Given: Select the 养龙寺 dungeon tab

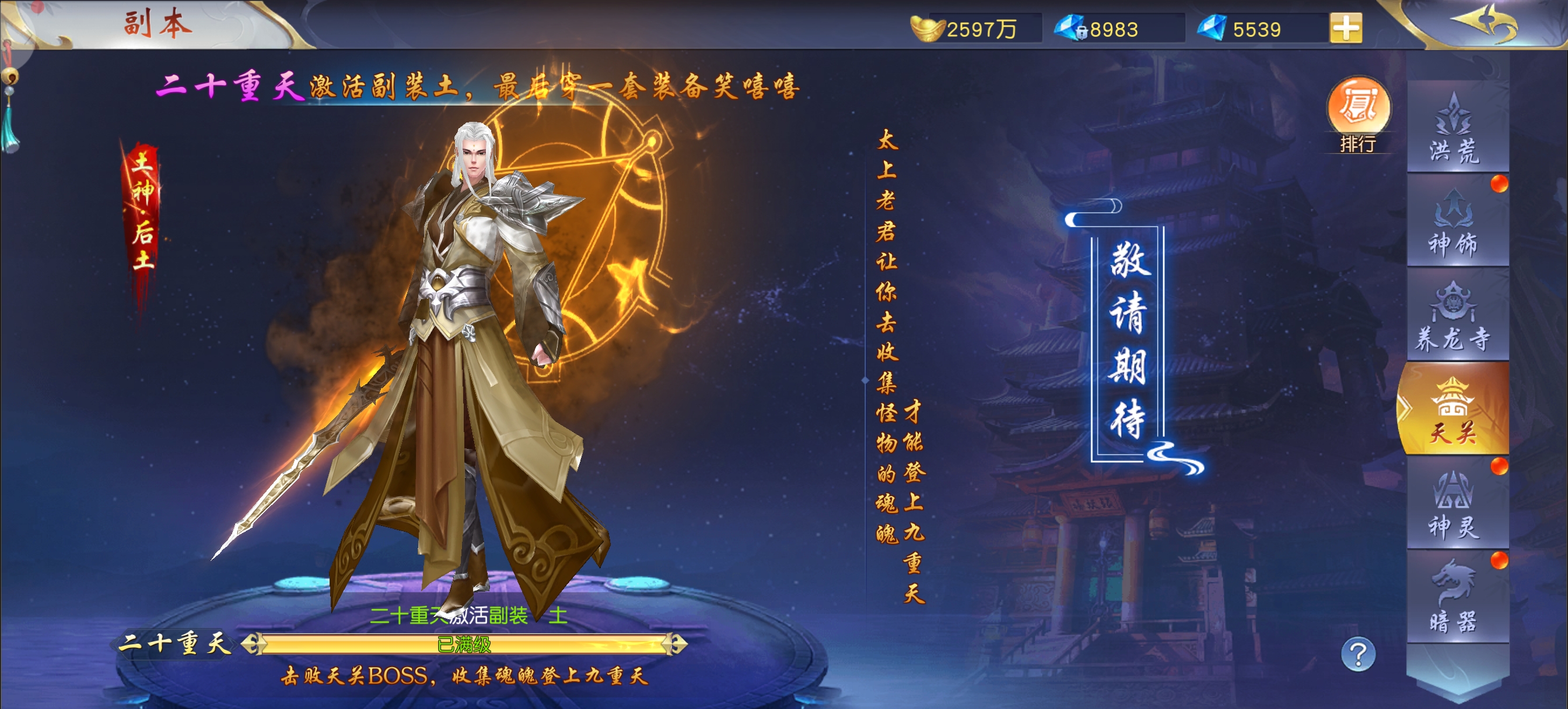Looking at the screenshot, I should [1456, 317].
